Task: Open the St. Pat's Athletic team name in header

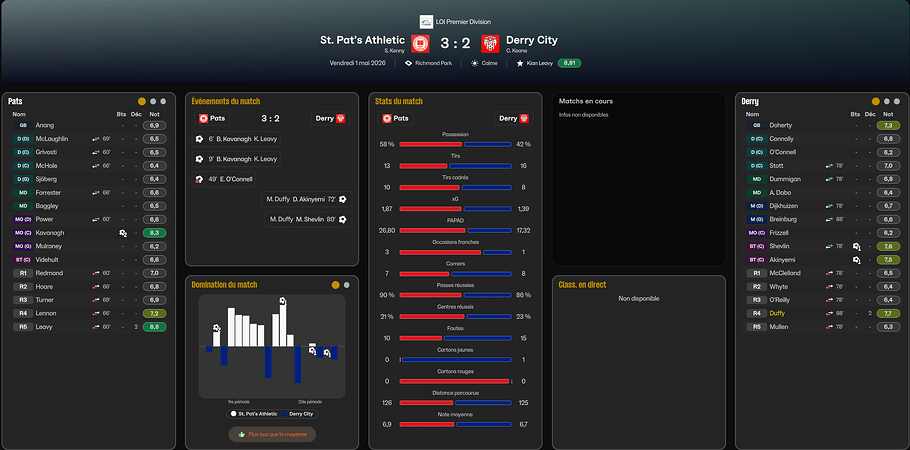Action: tap(362, 40)
